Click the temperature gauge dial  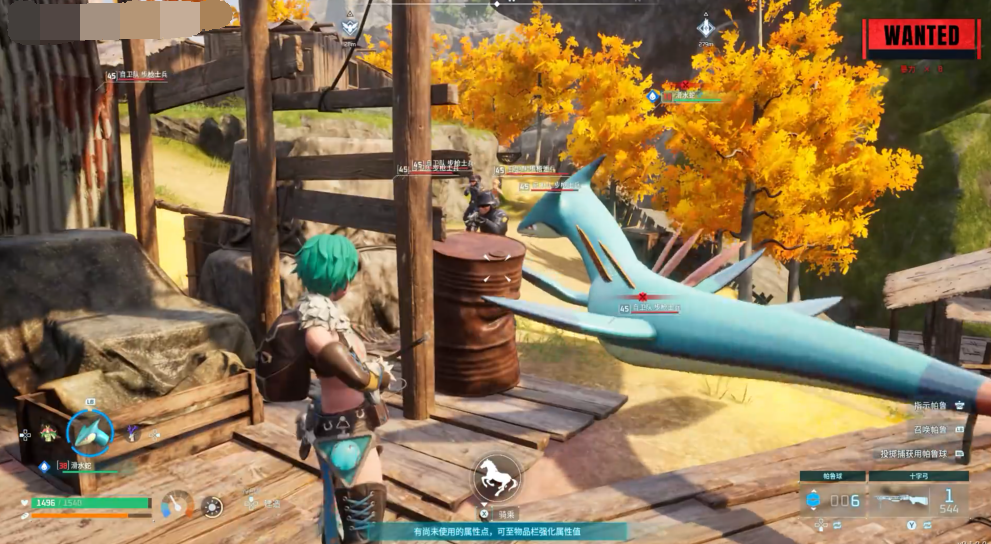[177, 505]
